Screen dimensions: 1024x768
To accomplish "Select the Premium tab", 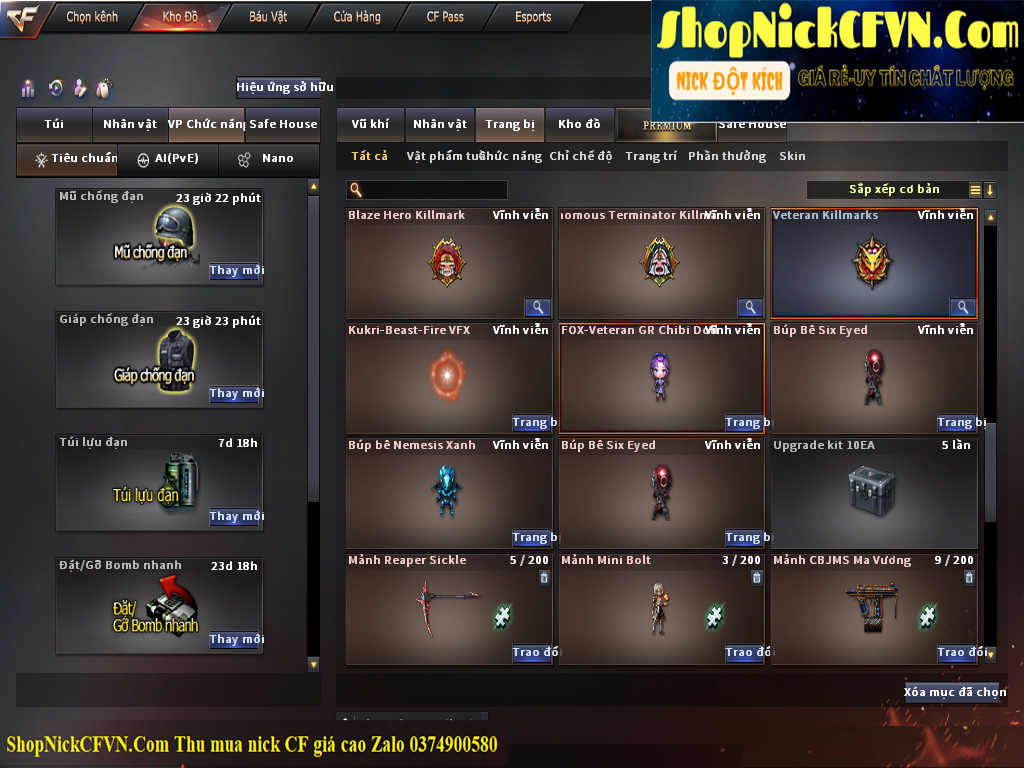I will [x=667, y=125].
